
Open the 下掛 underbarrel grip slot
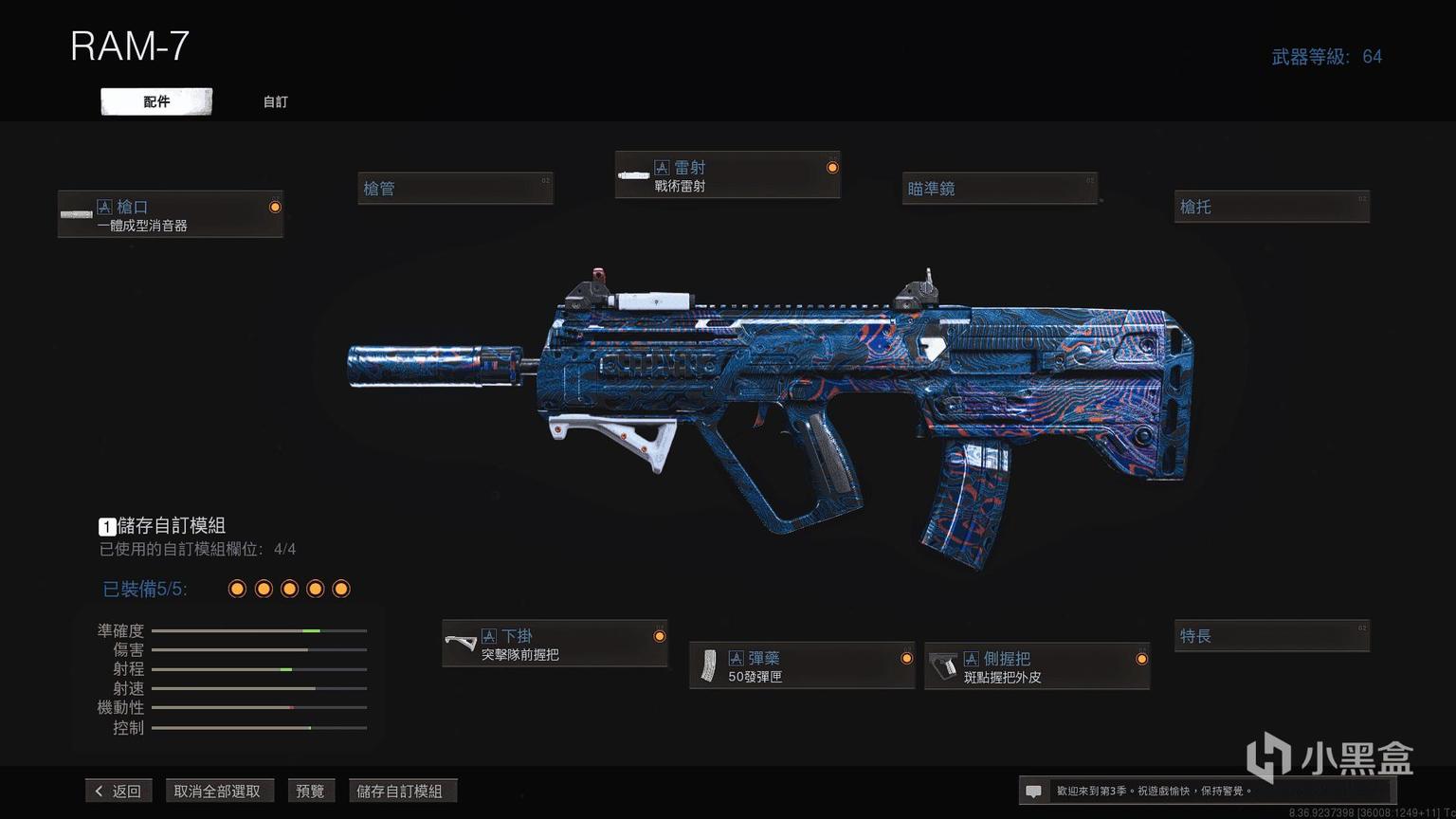pyautogui.click(x=555, y=645)
